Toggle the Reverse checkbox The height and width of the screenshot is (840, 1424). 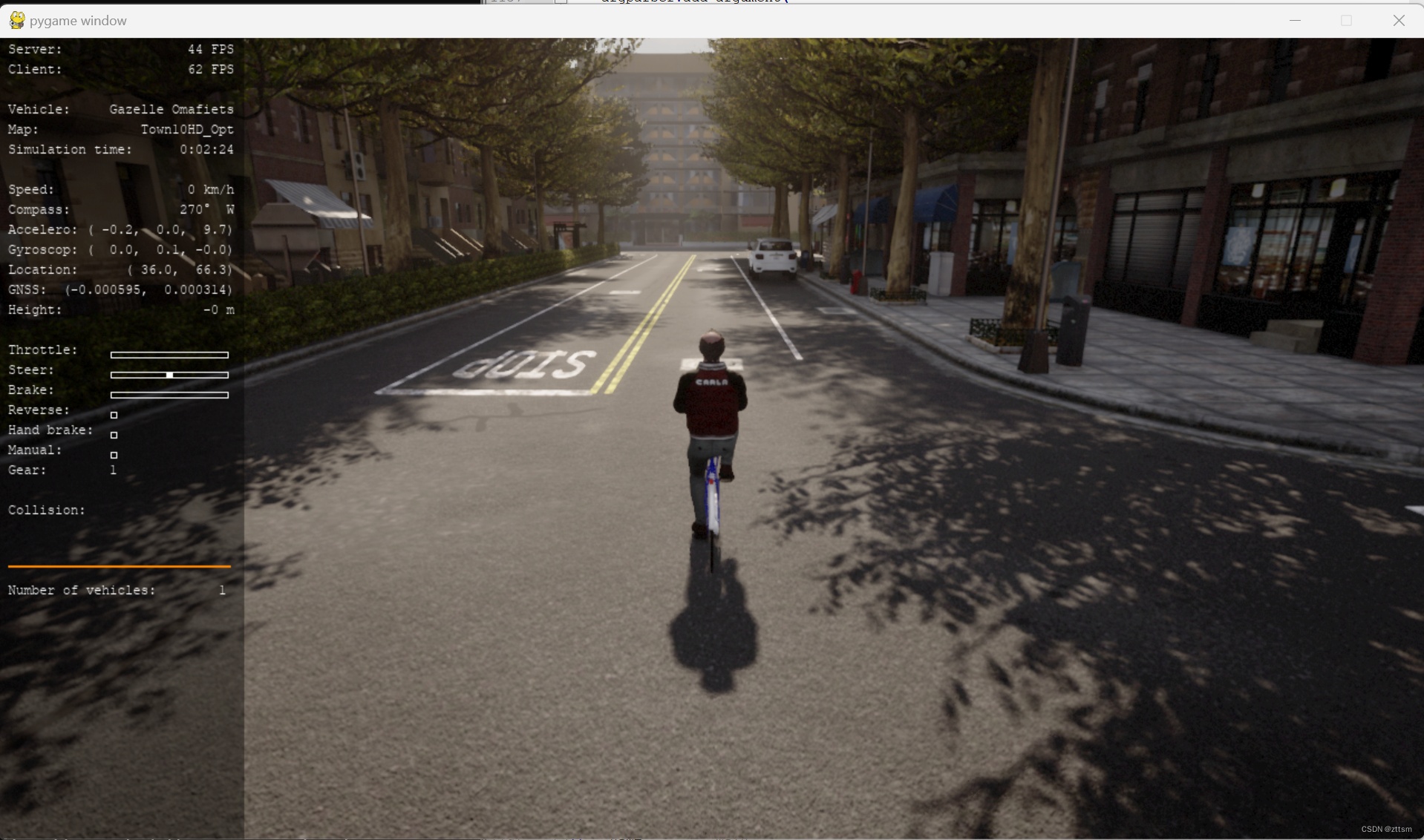click(x=114, y=415)
